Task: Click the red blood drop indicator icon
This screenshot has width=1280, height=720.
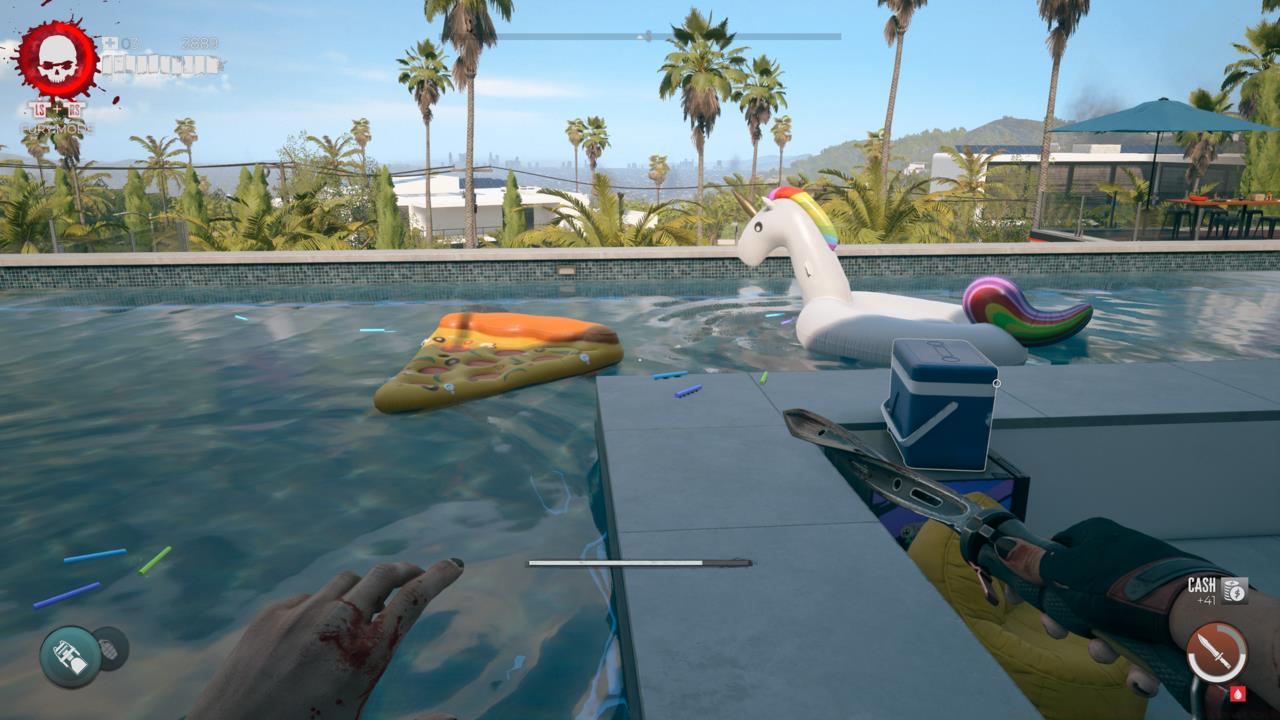Action: click(1238, 695)
